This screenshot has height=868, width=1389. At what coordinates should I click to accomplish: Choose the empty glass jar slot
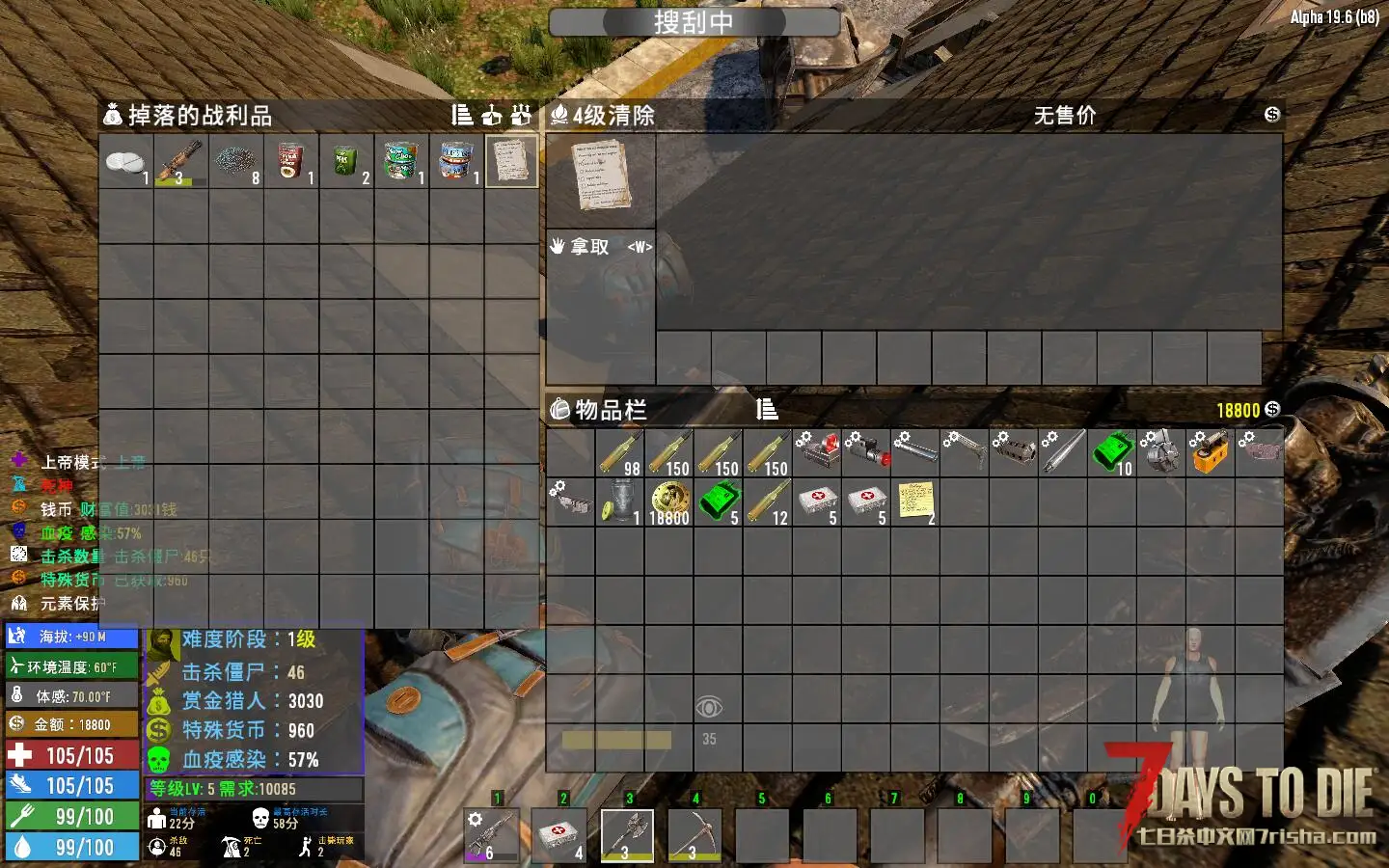pyautogui.click(x=619, y=502)
